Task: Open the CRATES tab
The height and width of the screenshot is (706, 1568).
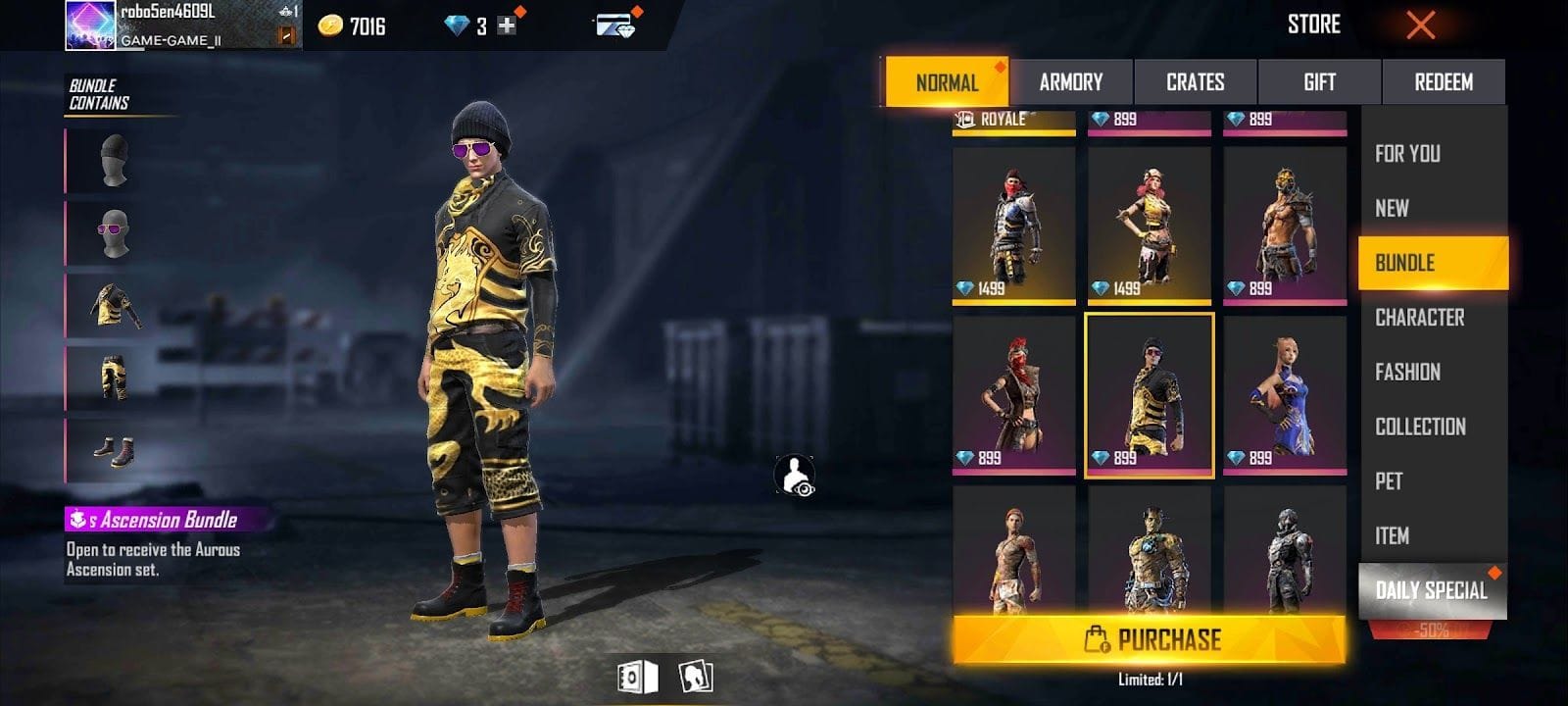Action: coord(1197,82)
